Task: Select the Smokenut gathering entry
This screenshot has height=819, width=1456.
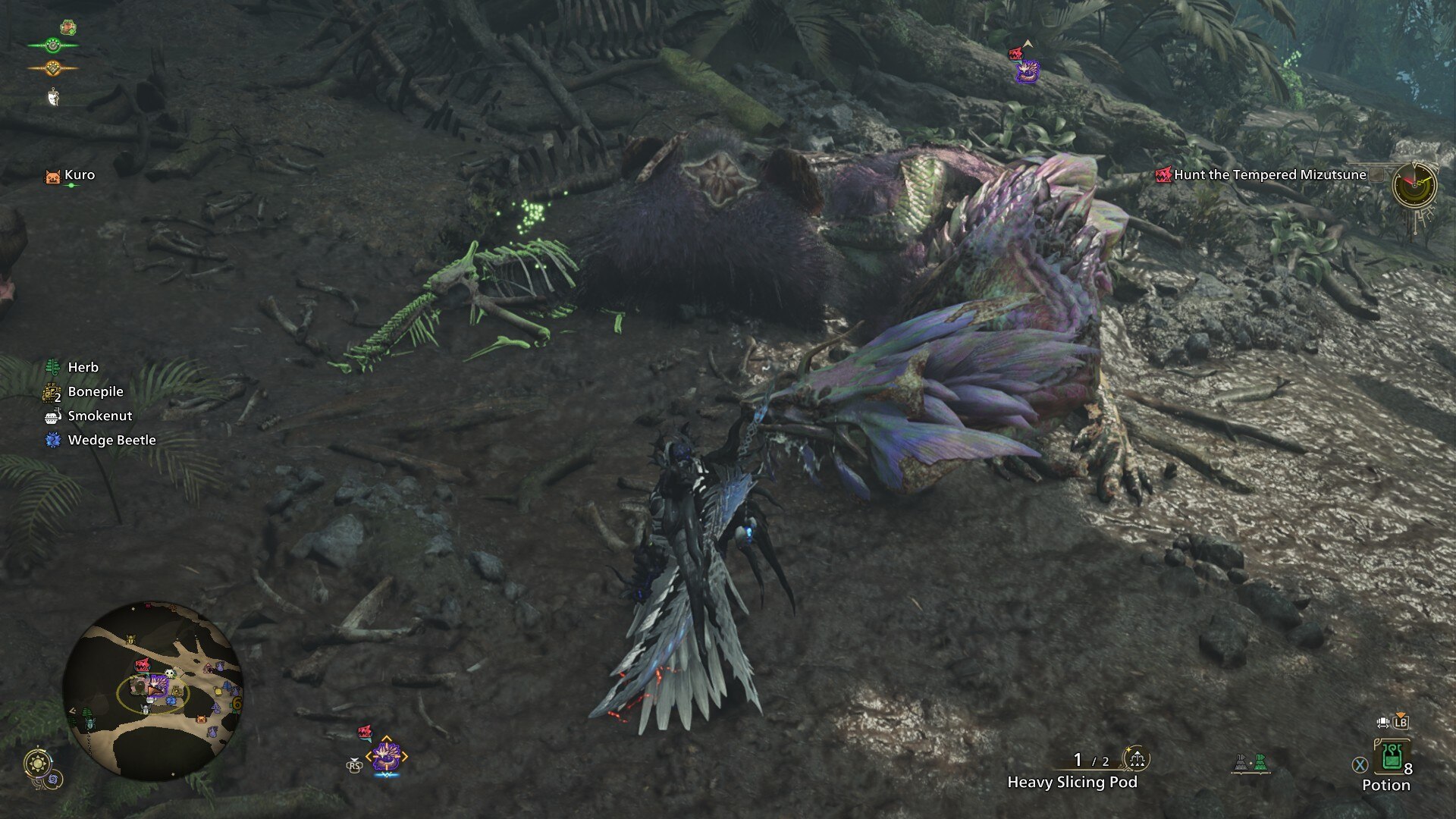Action: (x=99, y=416)
